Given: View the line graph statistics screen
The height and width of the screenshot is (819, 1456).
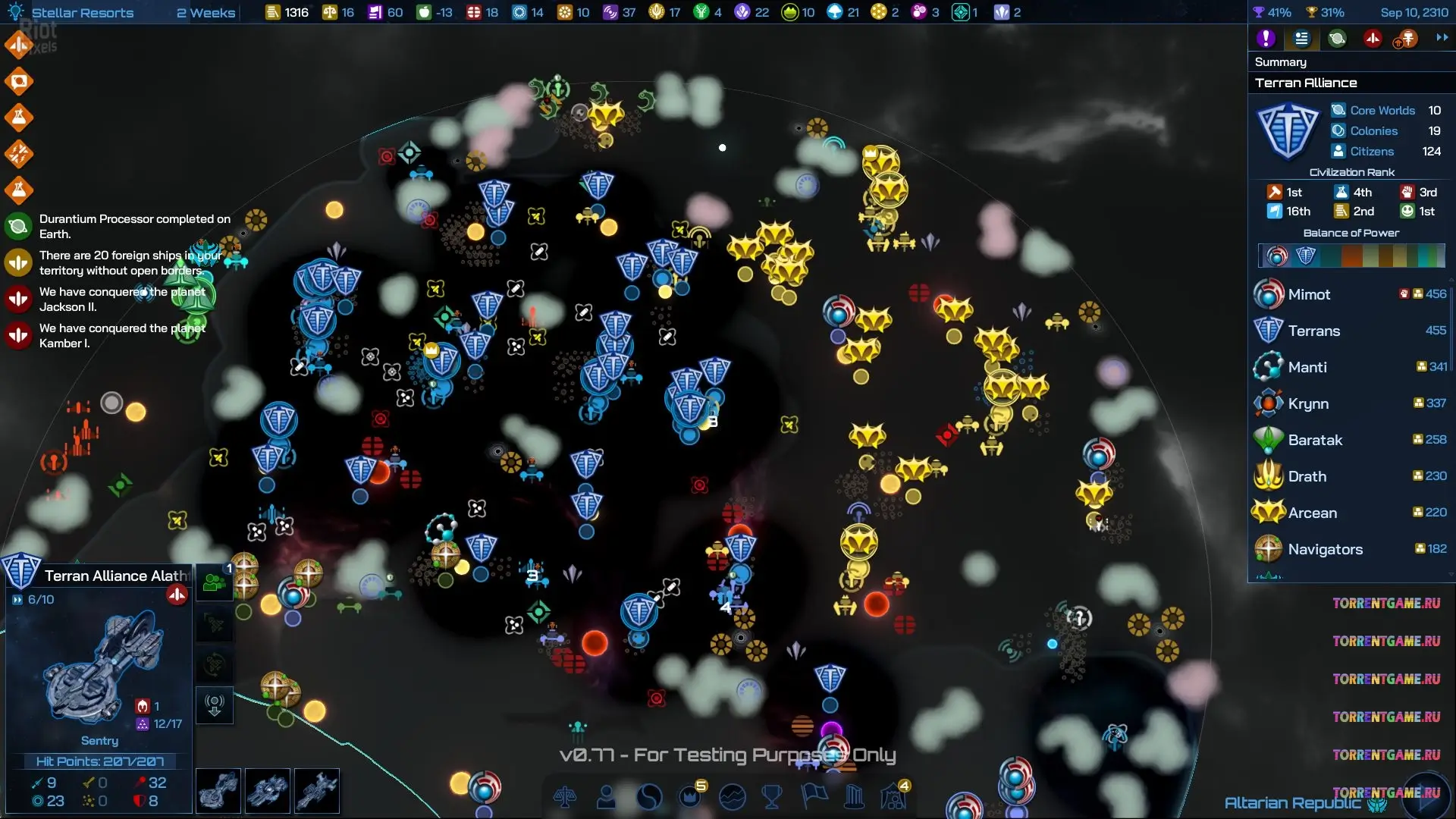Looking at the screenshot, I should 733,797.
